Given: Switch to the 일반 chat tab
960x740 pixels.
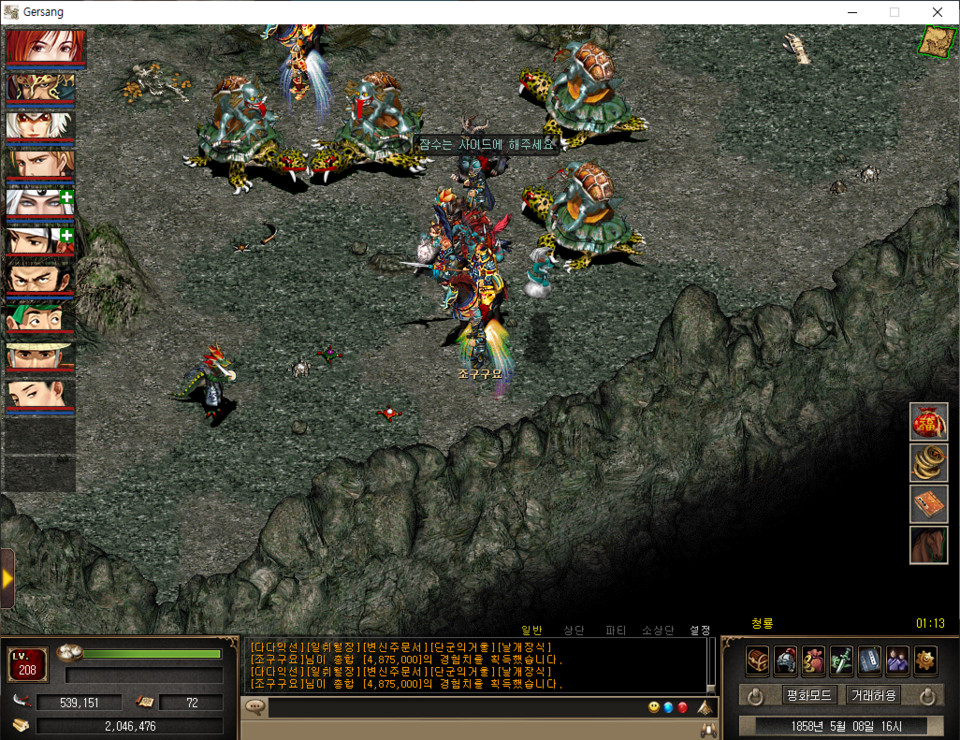Looking at the screenshot, I should [x=531, y=630].
